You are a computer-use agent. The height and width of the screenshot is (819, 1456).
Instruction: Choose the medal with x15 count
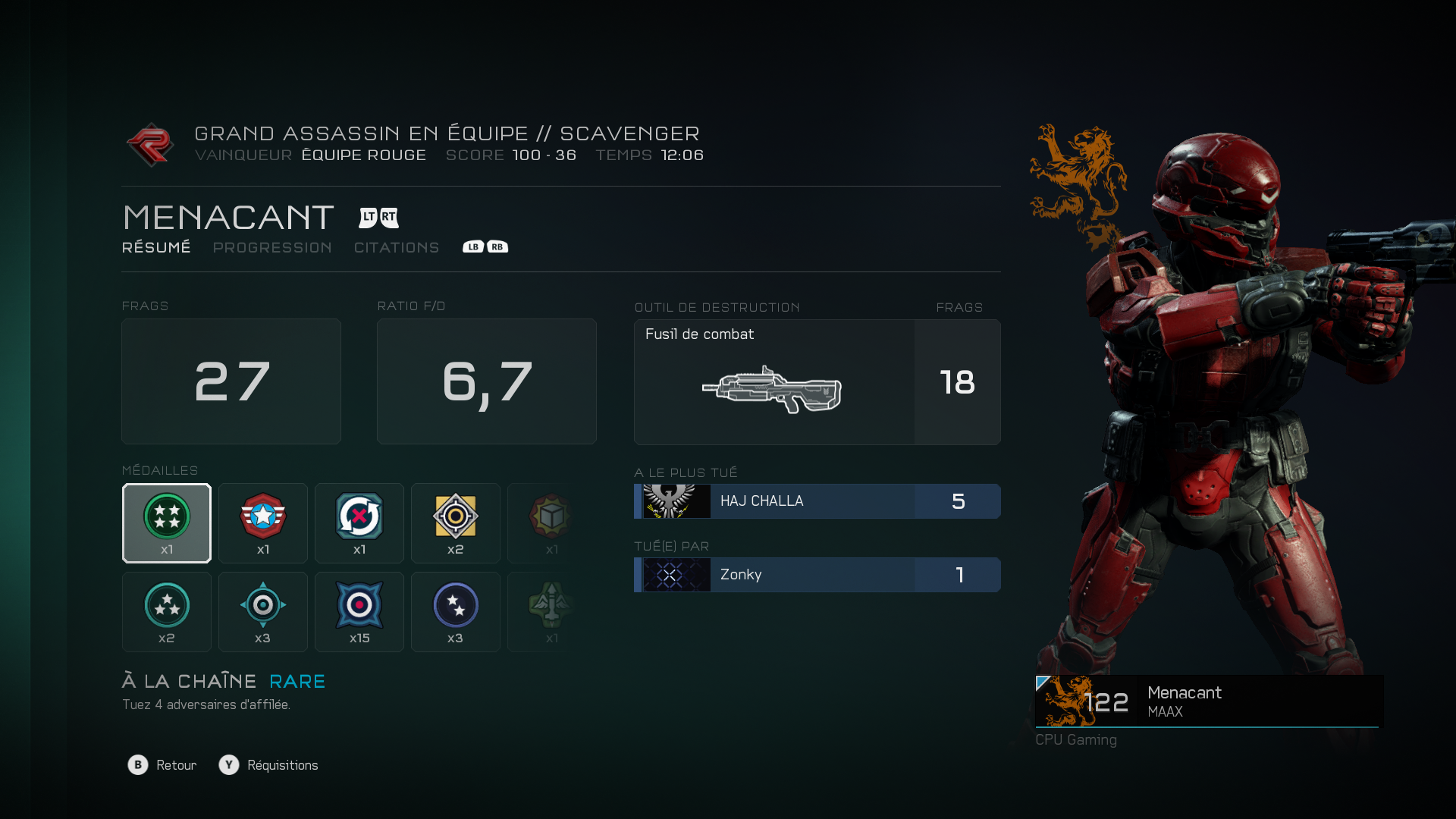pos(359,612)
